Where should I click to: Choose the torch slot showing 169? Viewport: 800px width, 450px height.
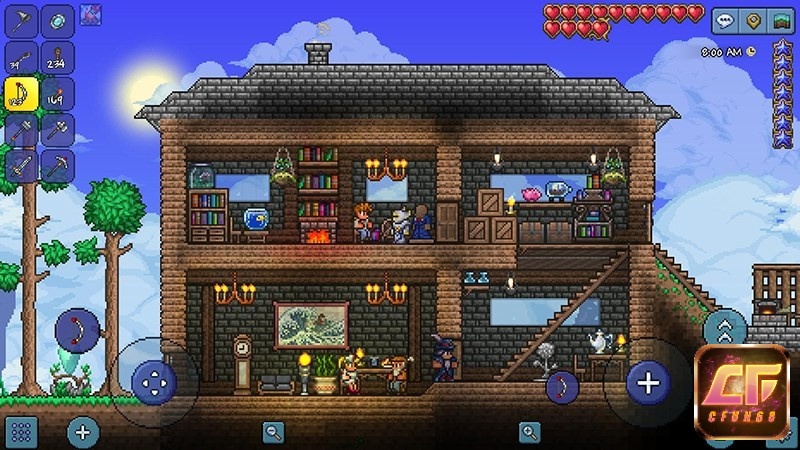[x=56, y=93]
